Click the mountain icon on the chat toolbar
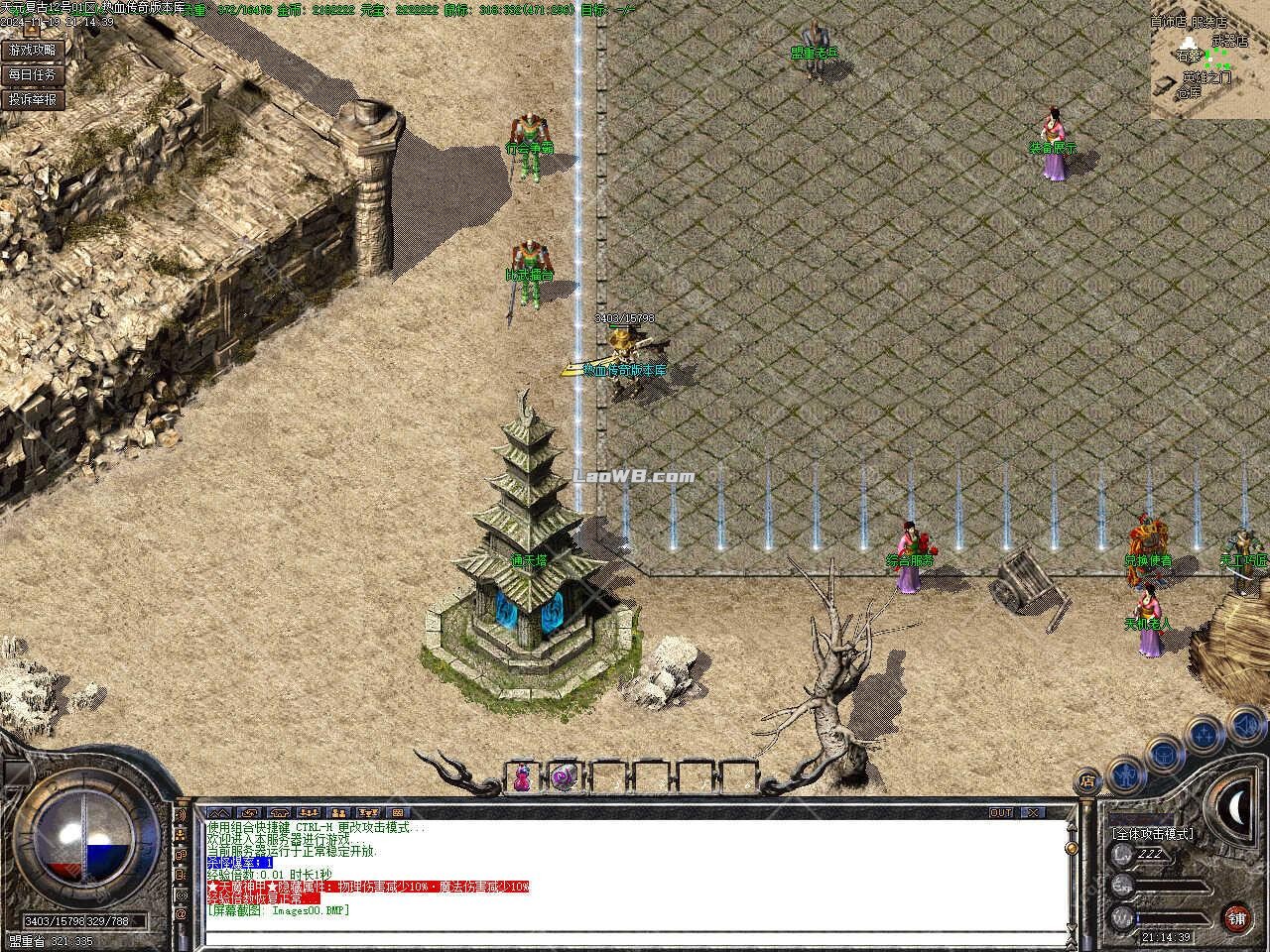This screenshot has width=1270, height=952. [218, 812]
